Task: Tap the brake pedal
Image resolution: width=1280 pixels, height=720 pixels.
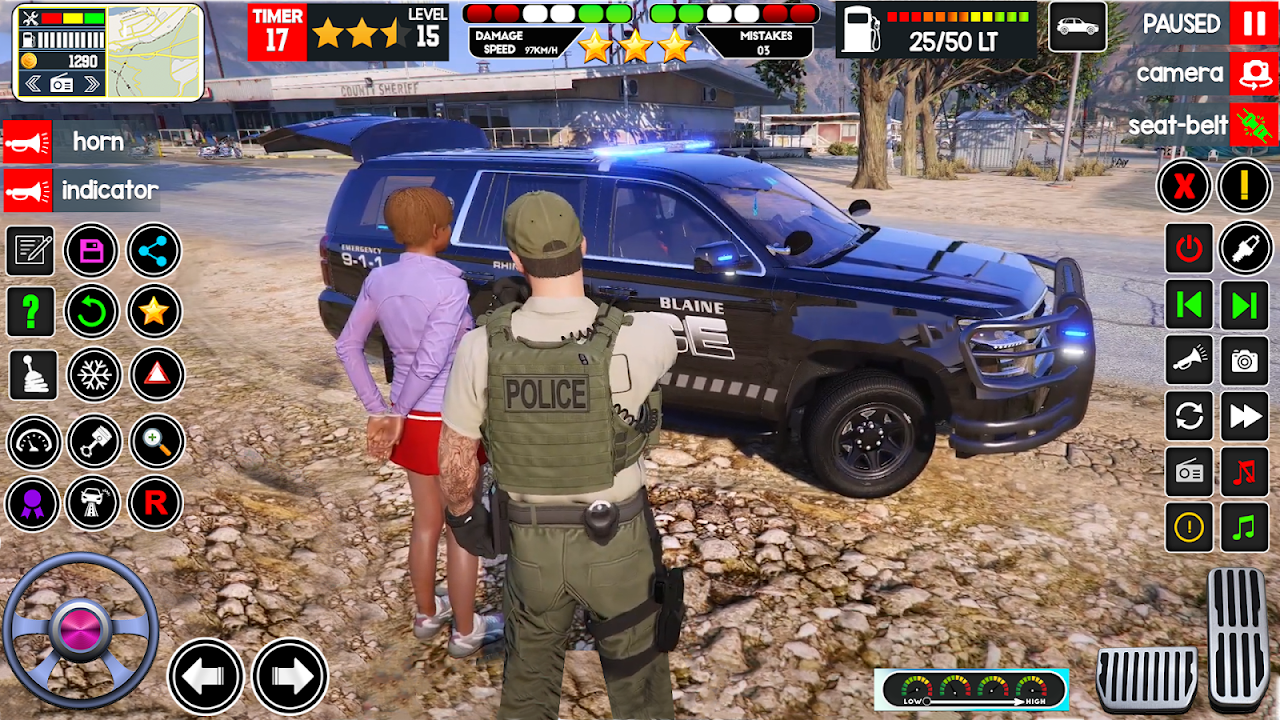Action: 1146,679
